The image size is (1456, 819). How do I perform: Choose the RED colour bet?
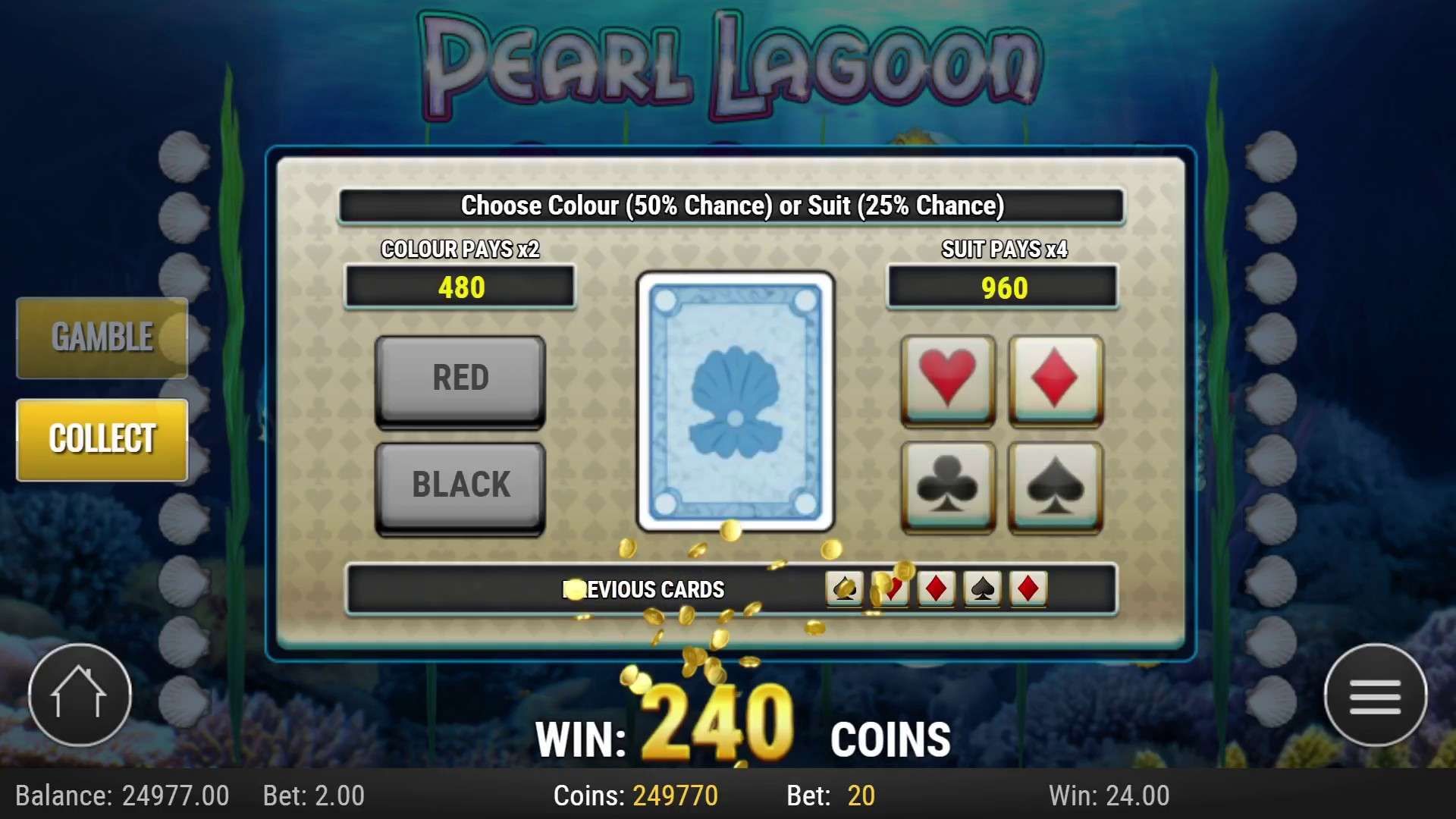tap(460, 378)
